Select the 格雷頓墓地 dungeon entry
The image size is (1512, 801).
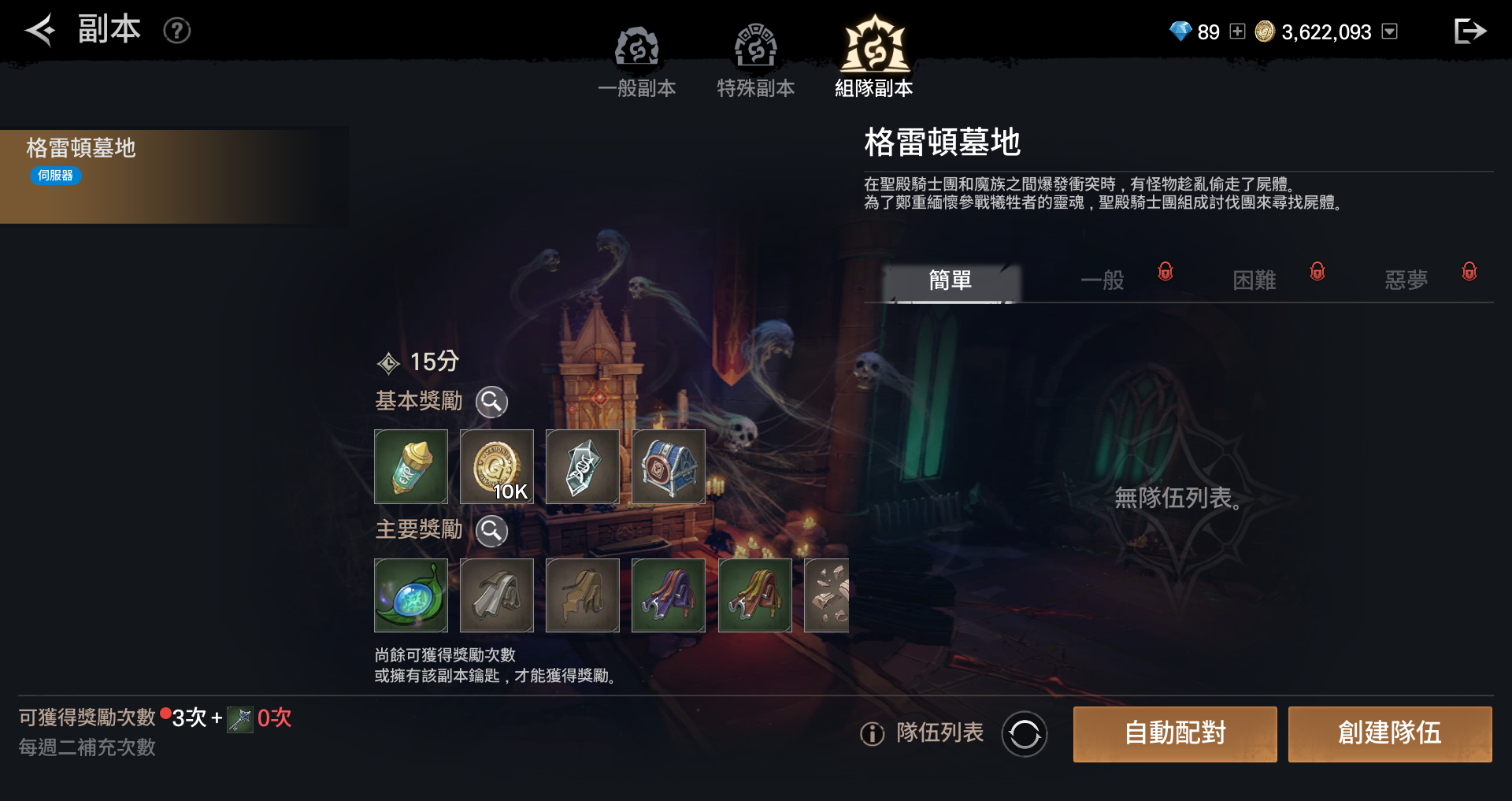tap(173, 176)
